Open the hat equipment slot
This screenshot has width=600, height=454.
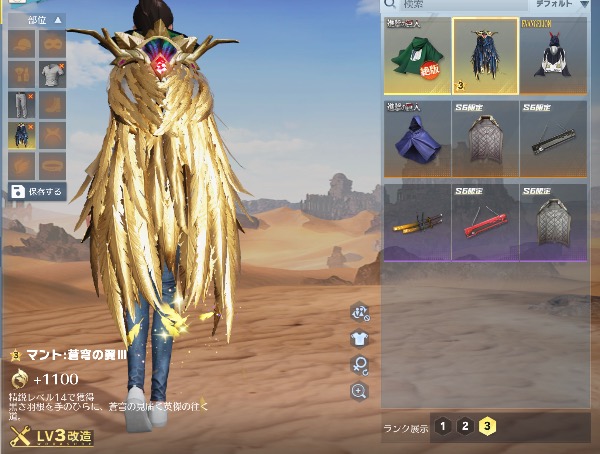pos(22,44)
